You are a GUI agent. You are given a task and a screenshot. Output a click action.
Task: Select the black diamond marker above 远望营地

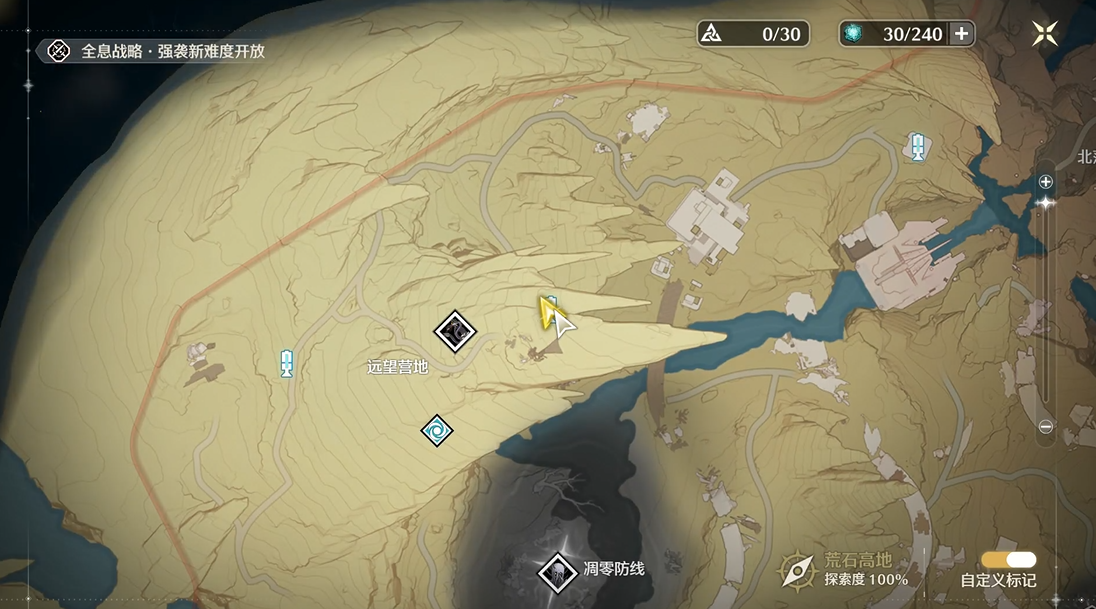(455, 330)
